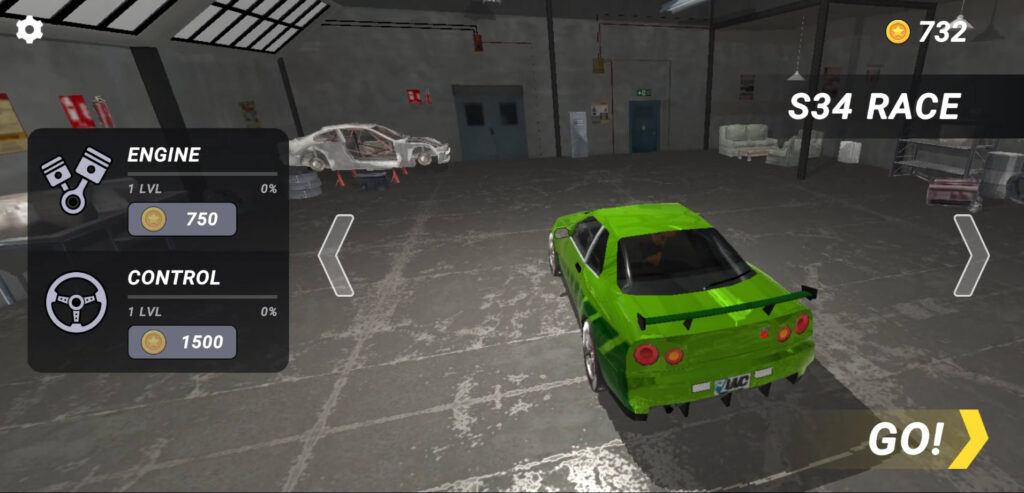Switch to the previous car with left arrow

pyautogui.click(x=336, y=255)
